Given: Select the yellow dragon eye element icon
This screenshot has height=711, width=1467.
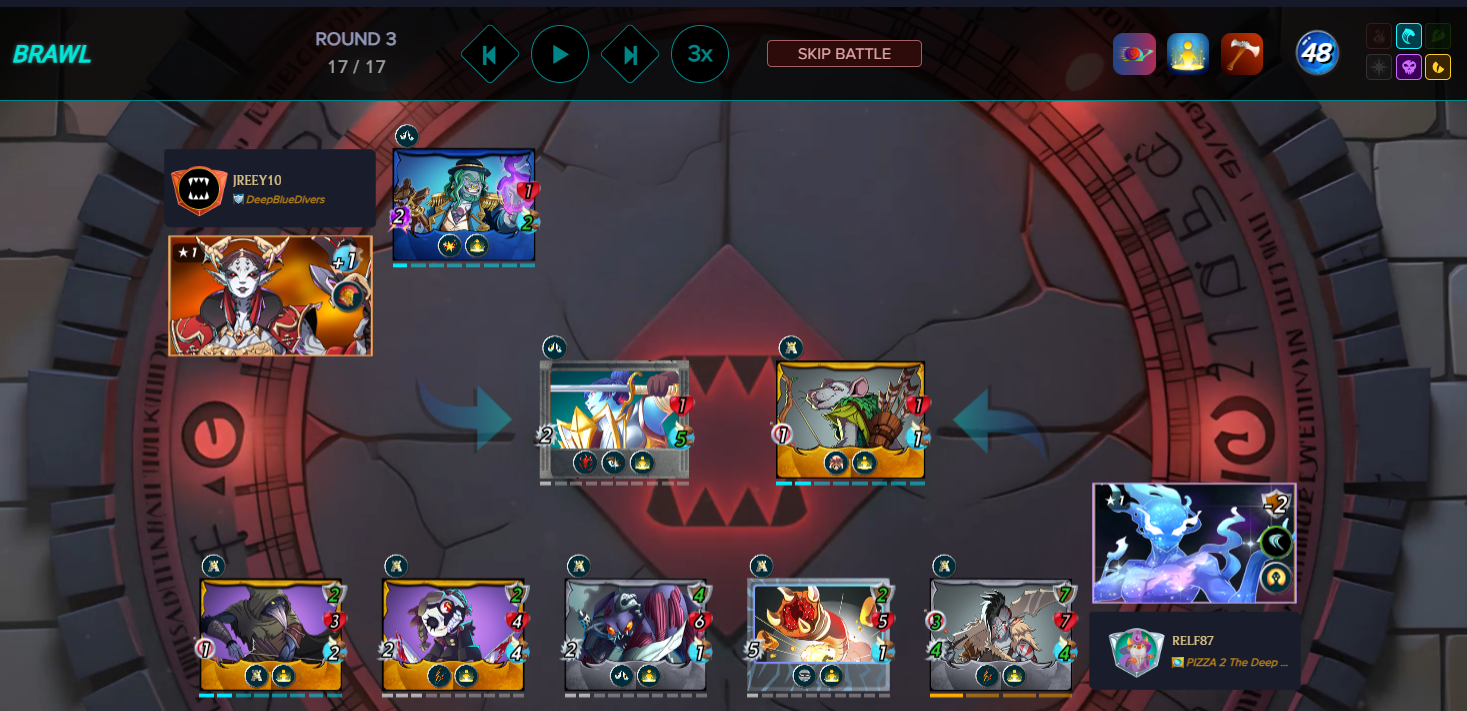Looking at the screenshot, I should [x=1438, y=68].
